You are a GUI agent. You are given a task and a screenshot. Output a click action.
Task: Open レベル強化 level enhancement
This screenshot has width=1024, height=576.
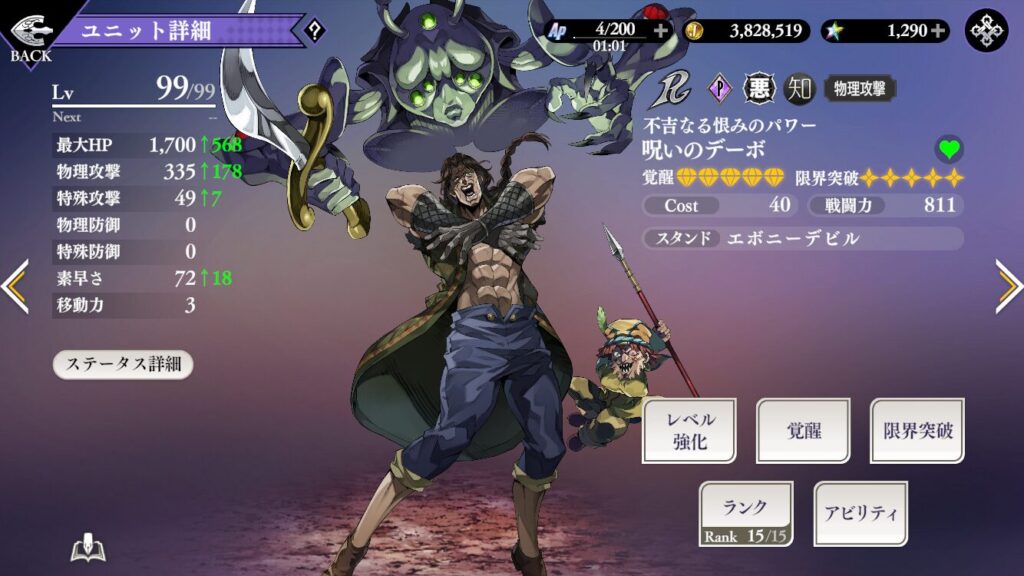689,430
